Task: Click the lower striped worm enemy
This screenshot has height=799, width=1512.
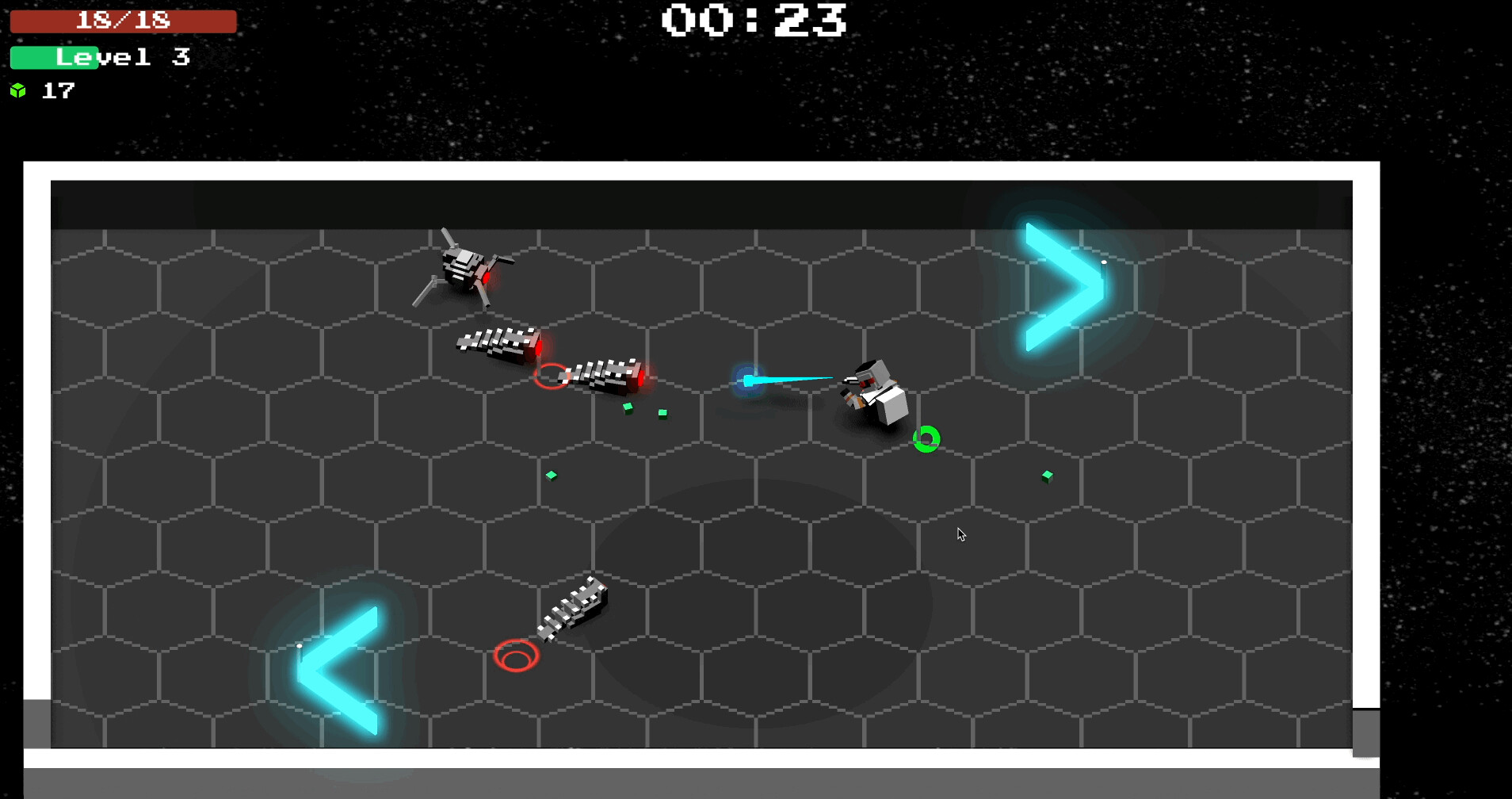Action: (x=575, y=606)
